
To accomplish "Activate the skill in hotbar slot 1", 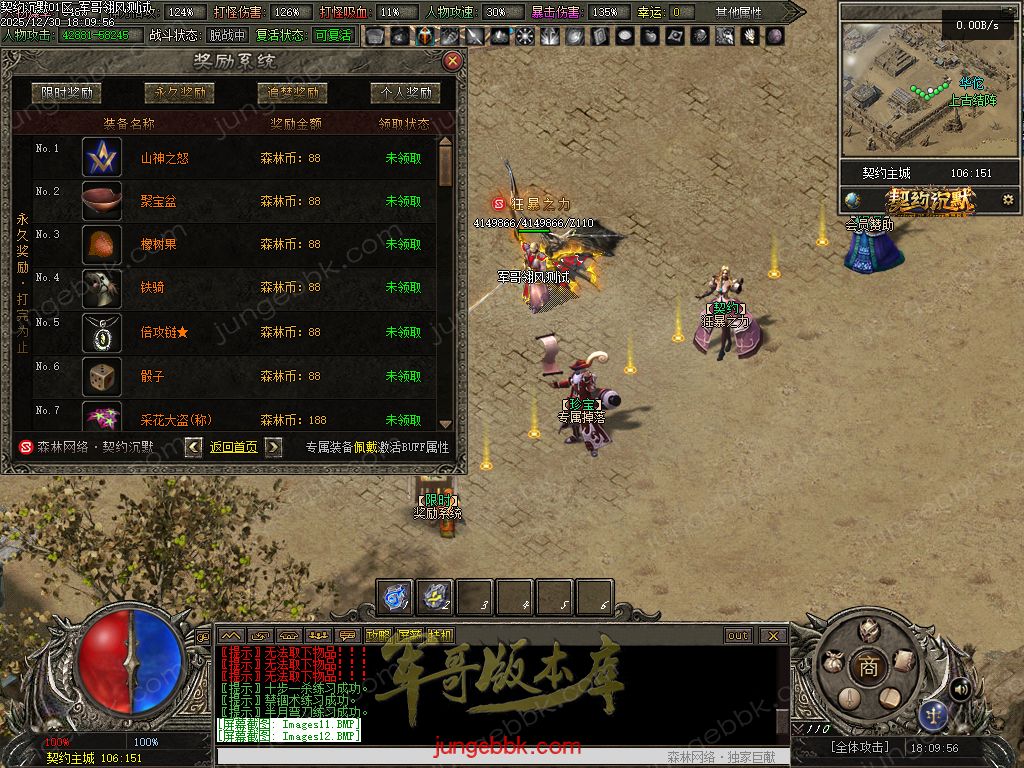I will [x=395, y=597].
